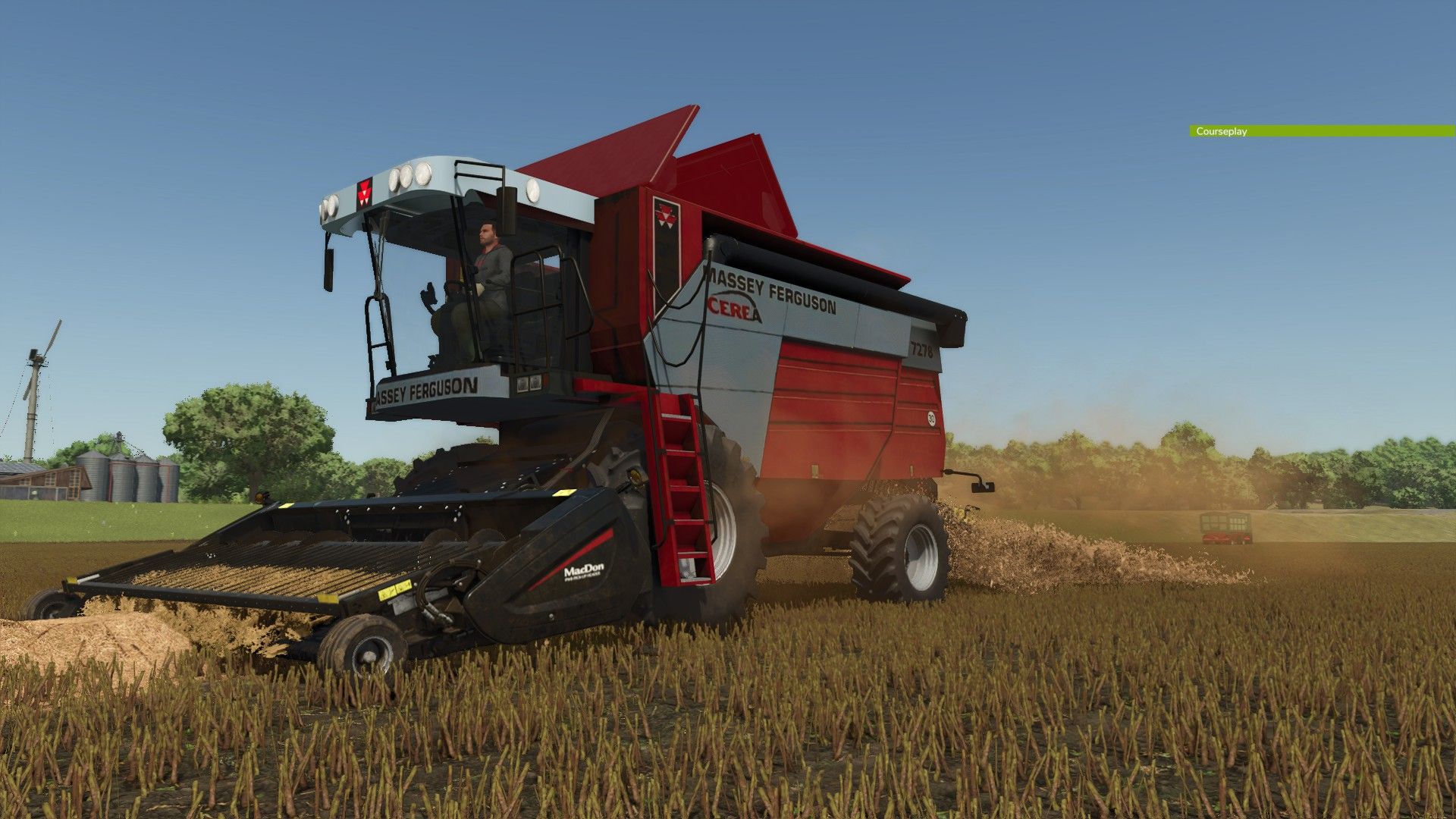This screenshot has height=819, width=1456.
Task: Click the green Courseplay panel header
Action: 1321,131
